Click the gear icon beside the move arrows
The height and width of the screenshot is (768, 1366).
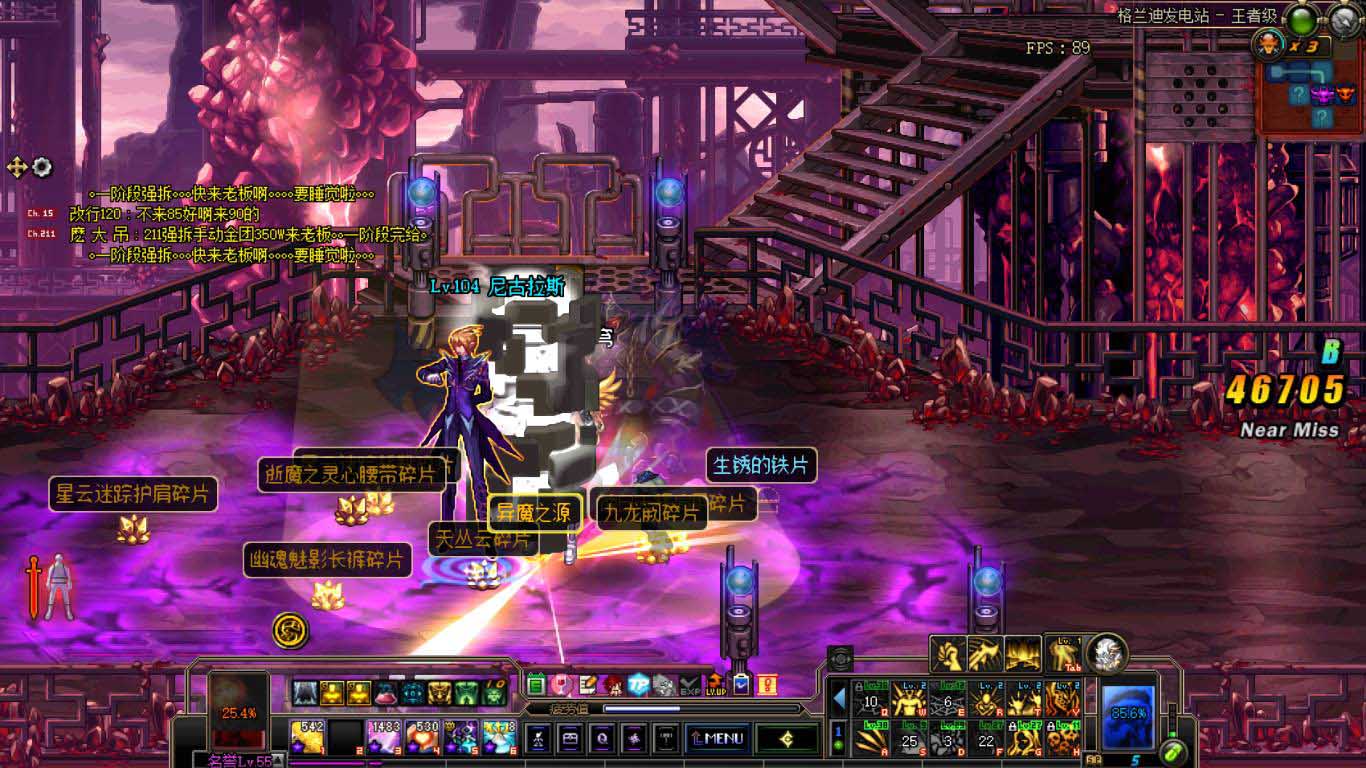pos(42,167)
